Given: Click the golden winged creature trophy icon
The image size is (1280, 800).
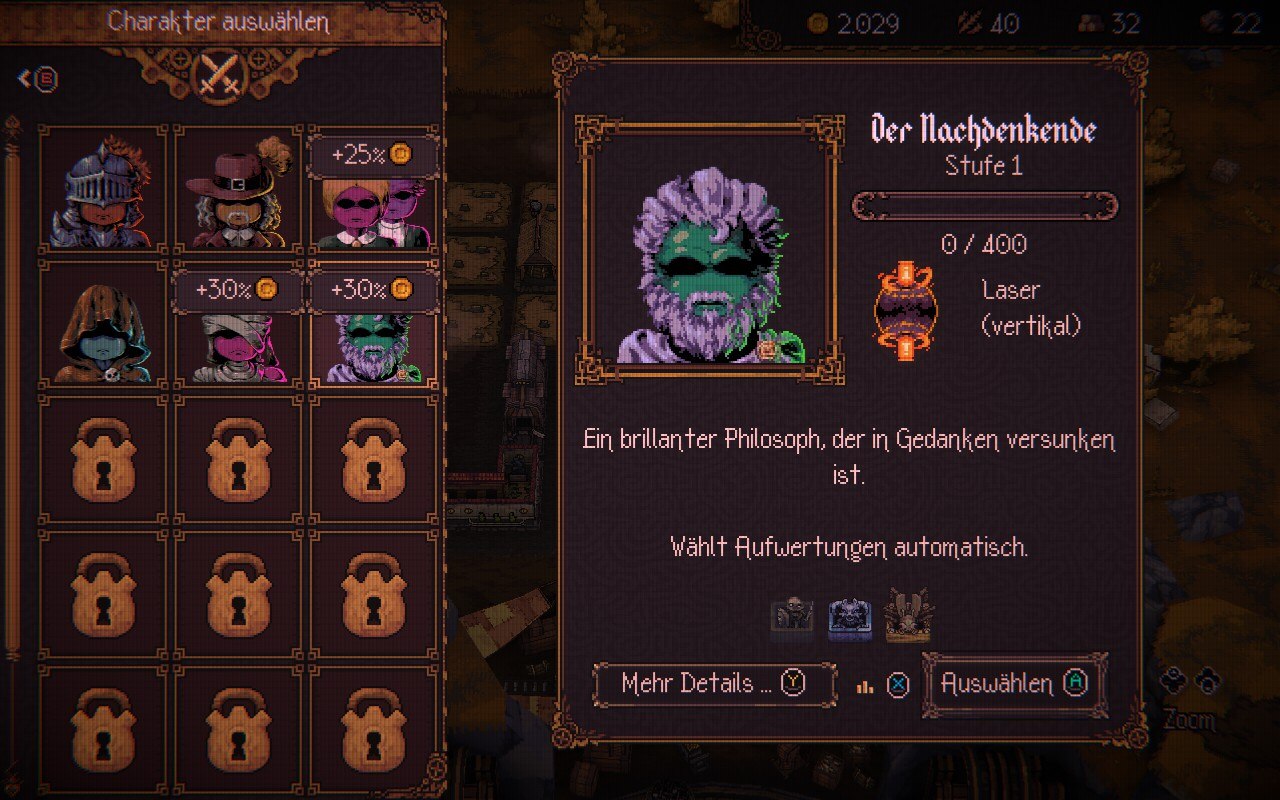Looking at the screenshot, I should point(907,614).
